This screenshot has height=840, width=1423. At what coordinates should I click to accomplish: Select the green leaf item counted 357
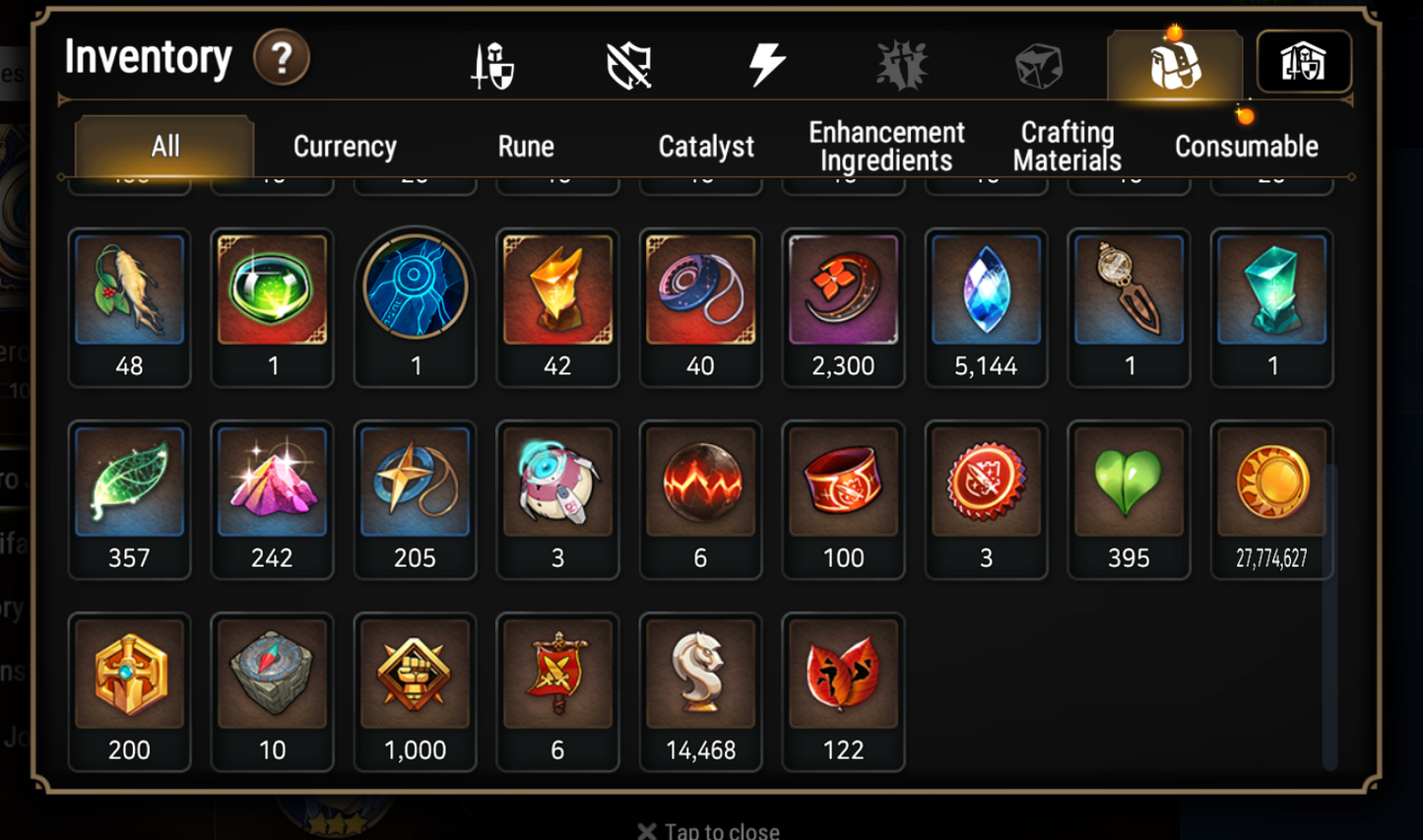[x=129, y=483]
